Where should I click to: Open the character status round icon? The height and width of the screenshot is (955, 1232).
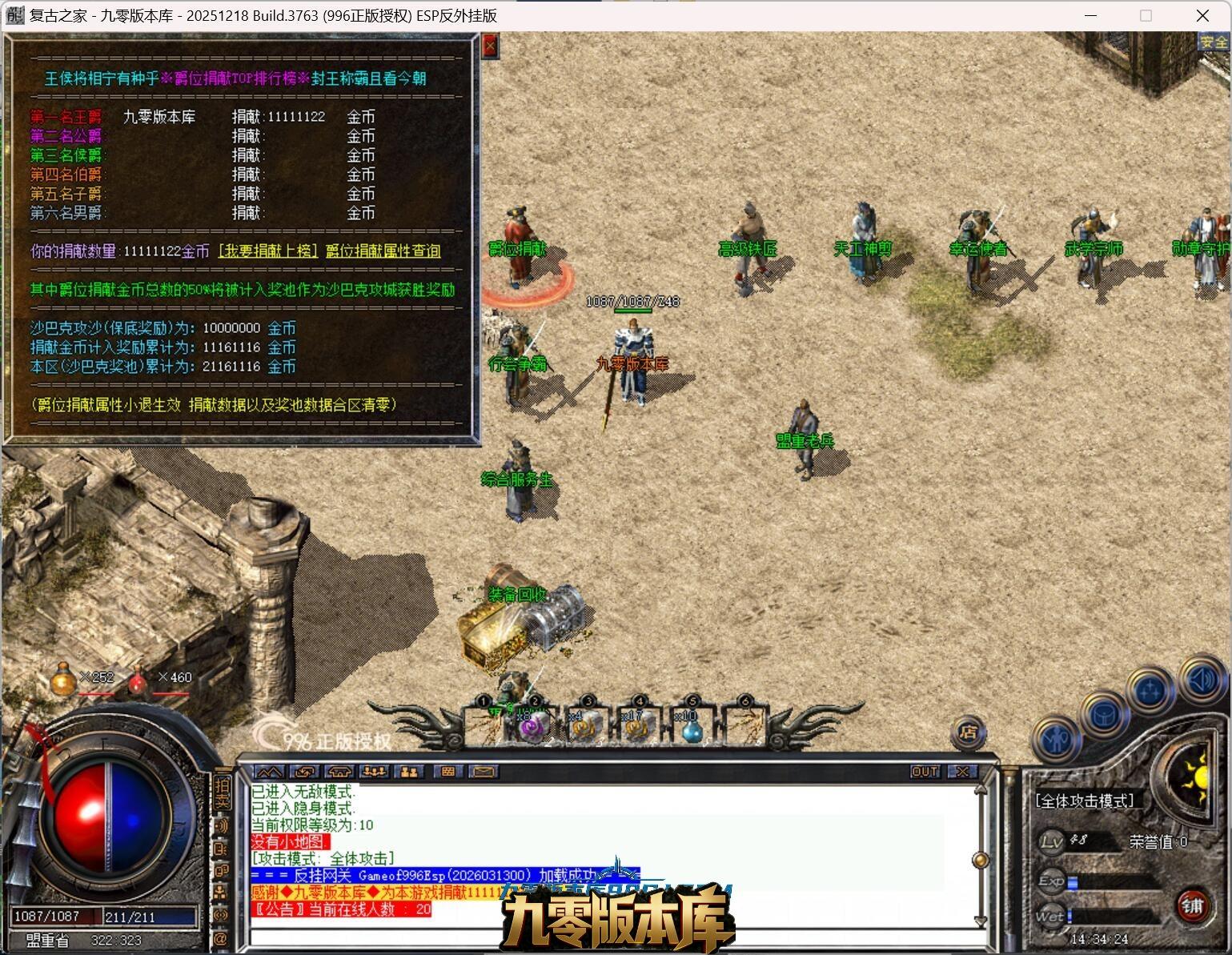[x=1056, y=740]
